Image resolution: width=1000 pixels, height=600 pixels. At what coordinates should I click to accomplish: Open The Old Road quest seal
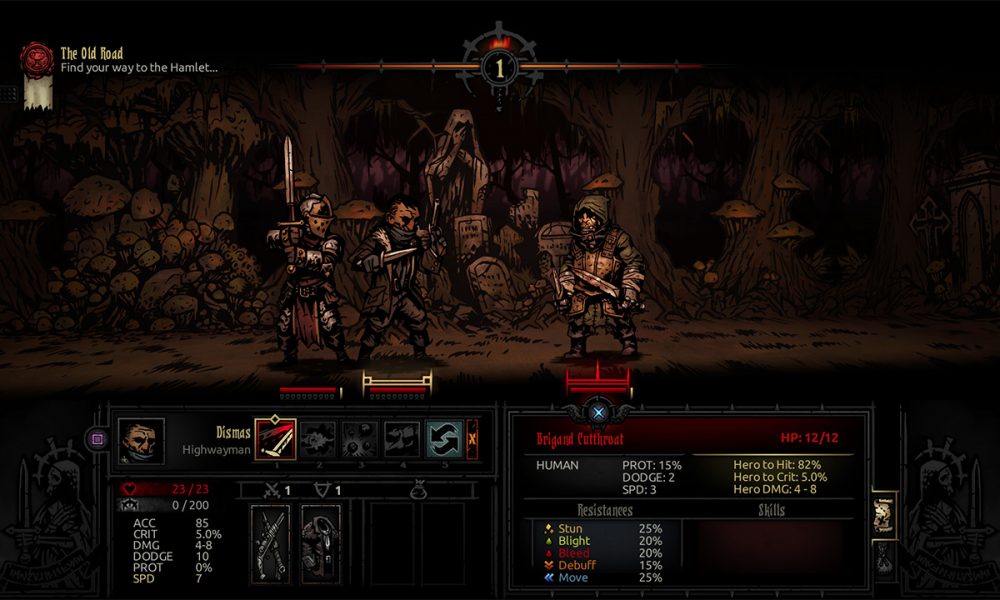[37, 57]
